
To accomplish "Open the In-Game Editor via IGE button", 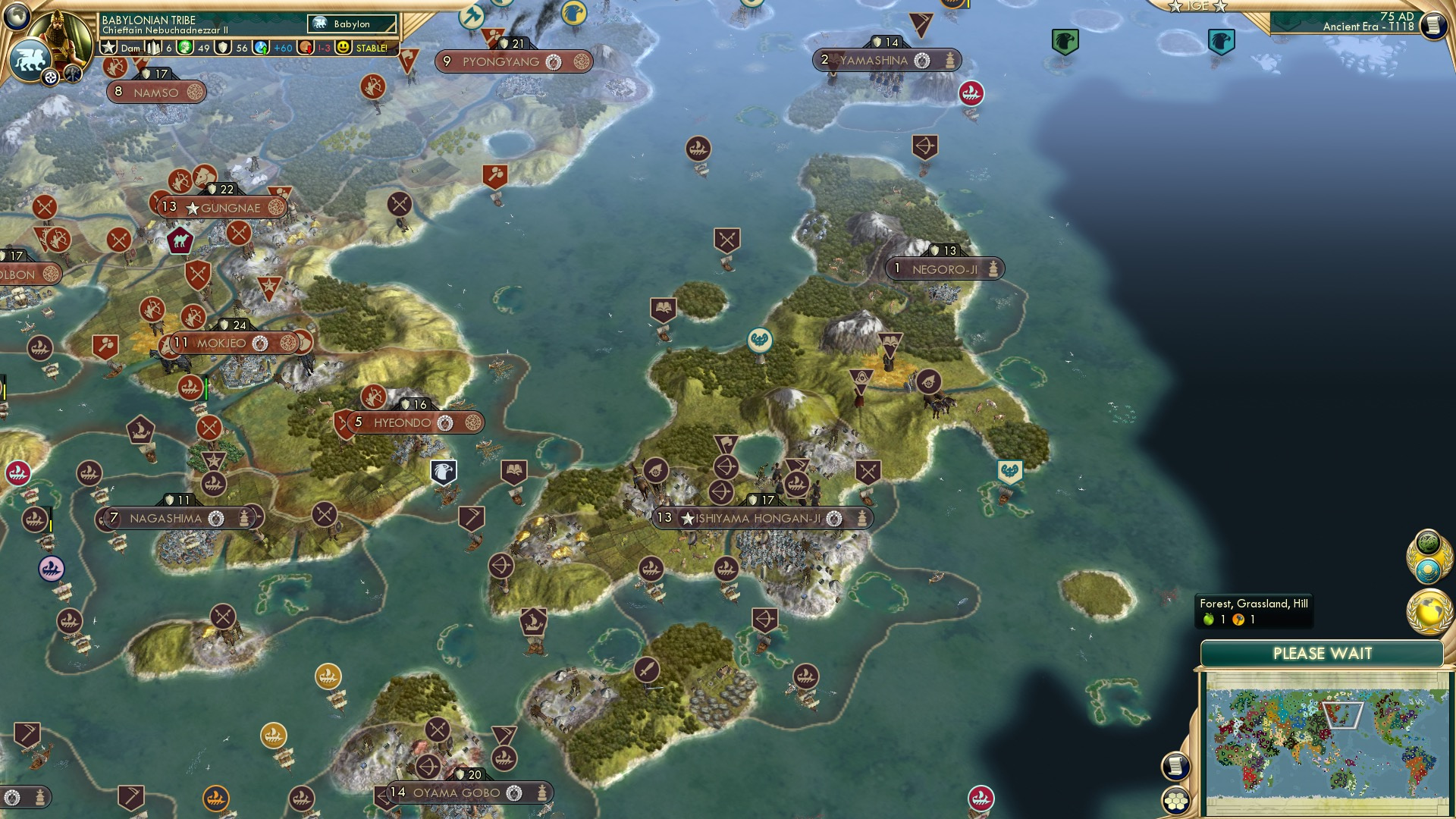I will click(x=1197, y=6).
